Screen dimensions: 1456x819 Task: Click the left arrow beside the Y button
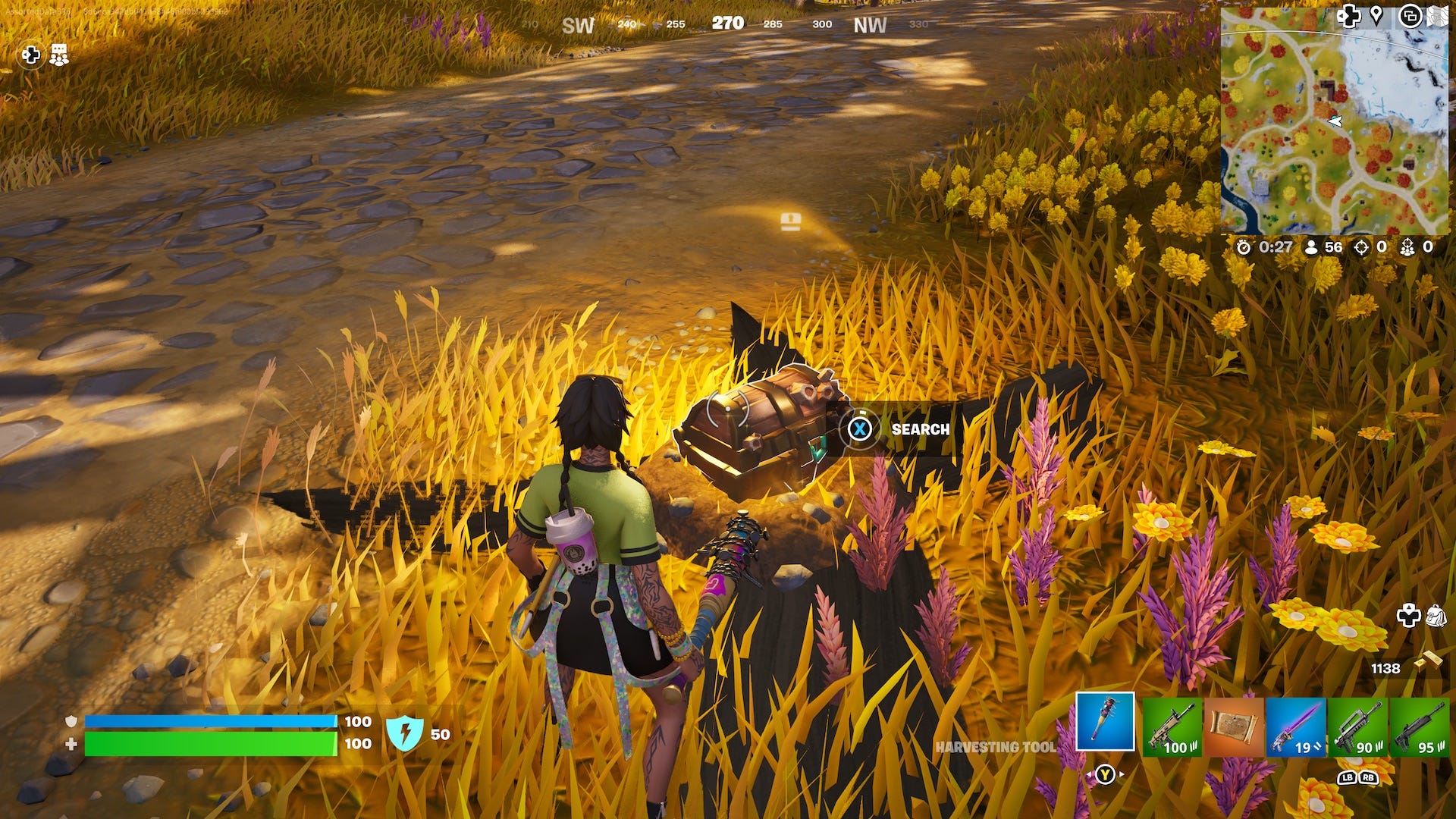tap(1090, 773)
